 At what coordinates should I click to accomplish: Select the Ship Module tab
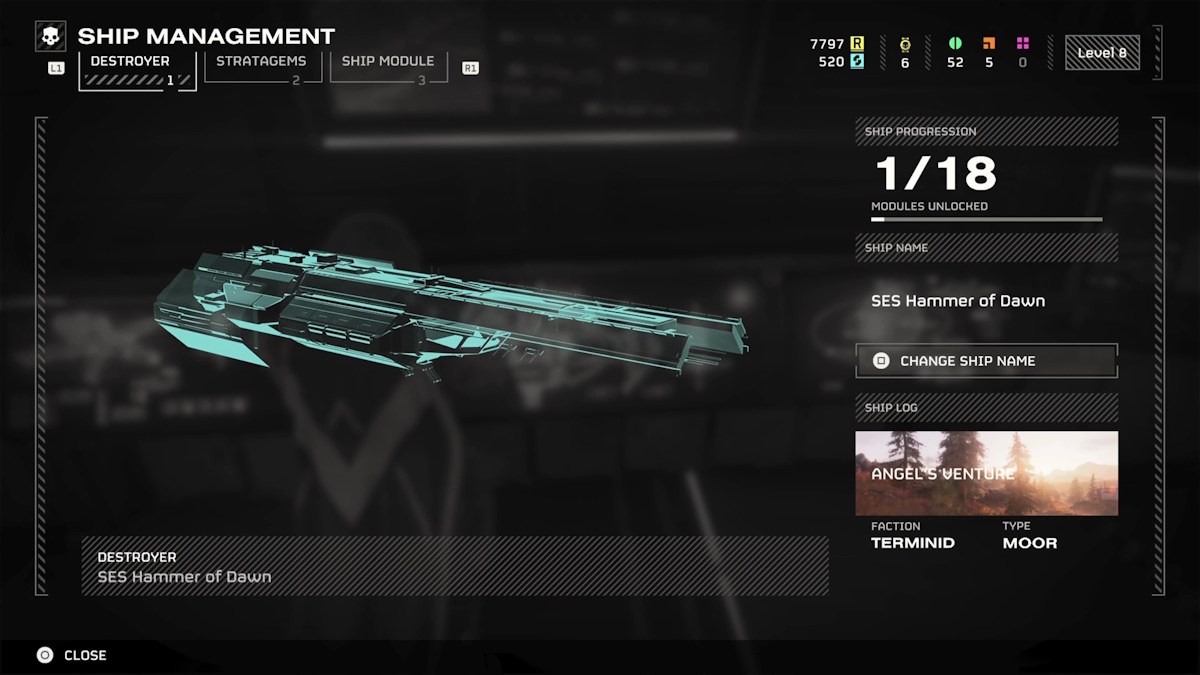(x=388, y=67)
